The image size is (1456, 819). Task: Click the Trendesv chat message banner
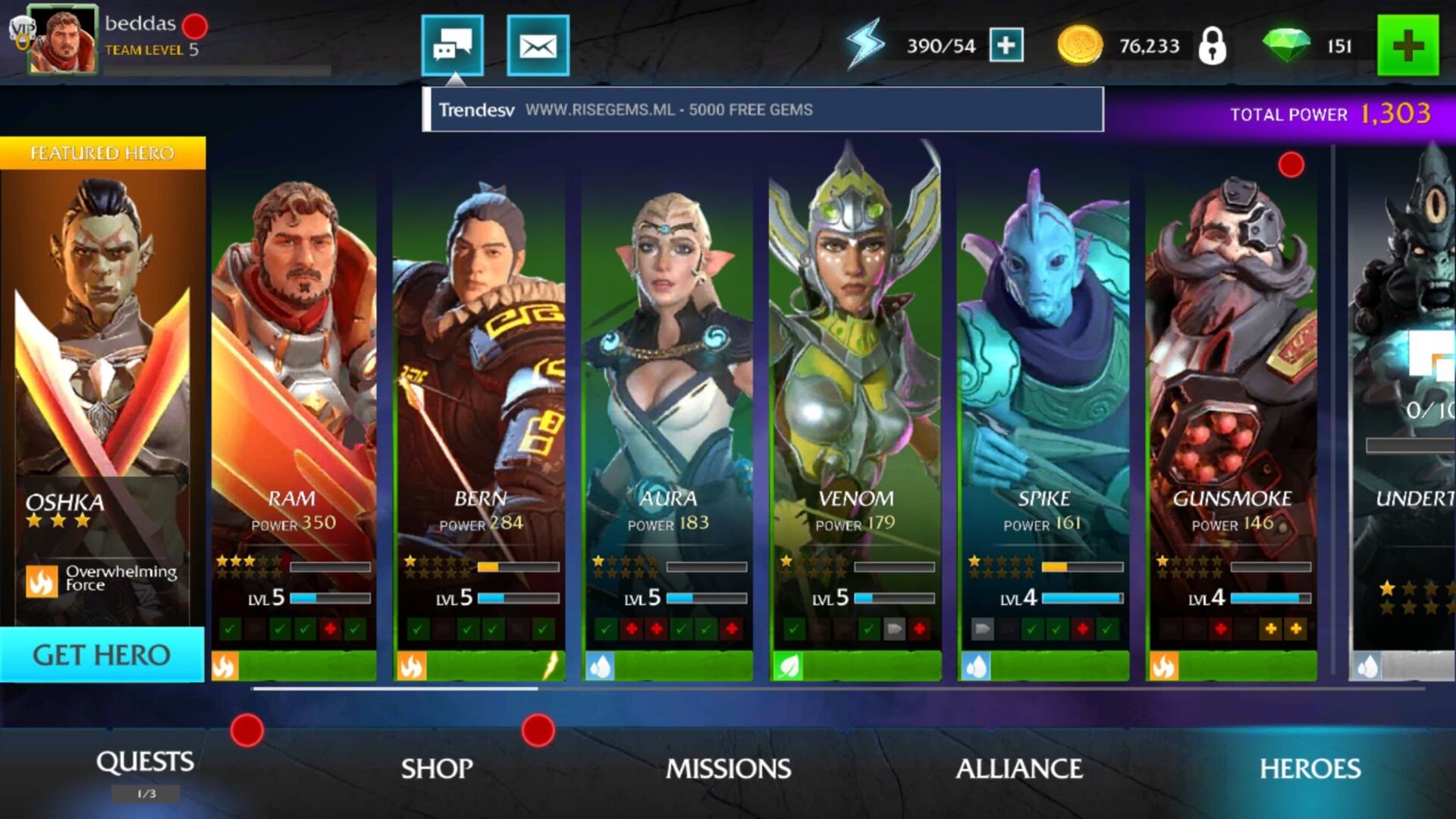(x=763, y=110)
